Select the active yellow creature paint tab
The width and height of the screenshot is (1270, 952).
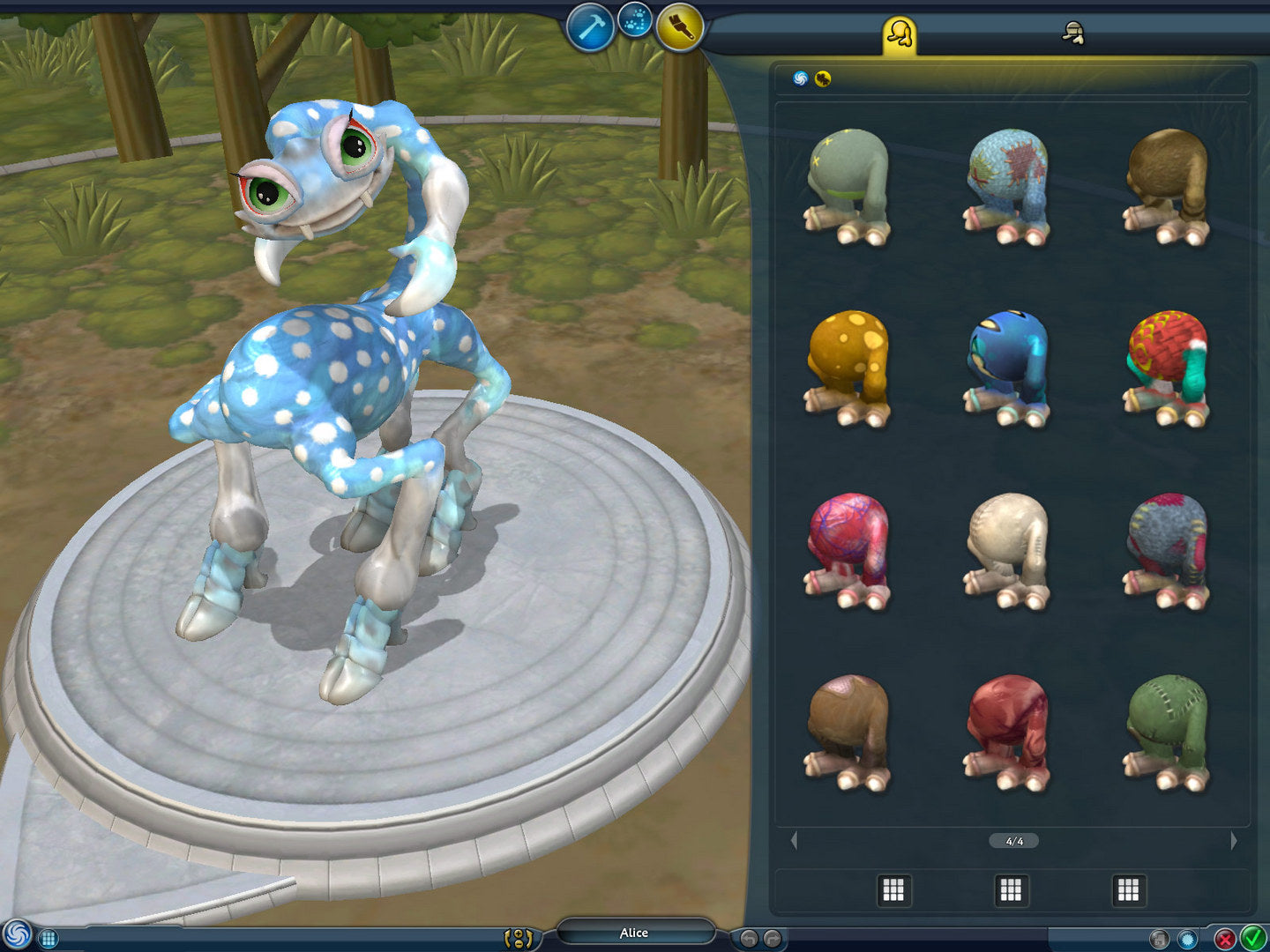click(899, 35)
